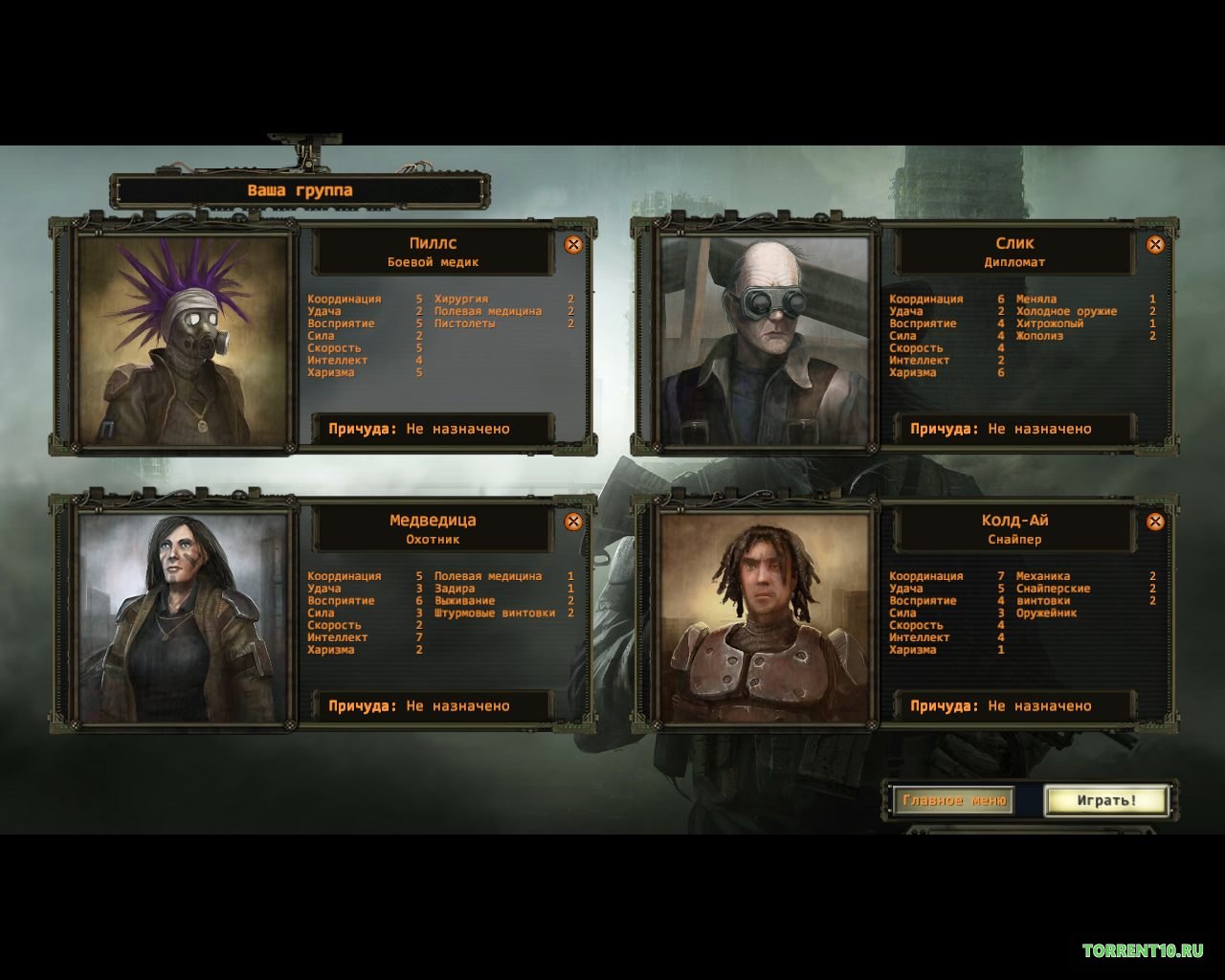Remove Пиллс from the squad
The image size is (1225, 980).
tap(573, 245)
